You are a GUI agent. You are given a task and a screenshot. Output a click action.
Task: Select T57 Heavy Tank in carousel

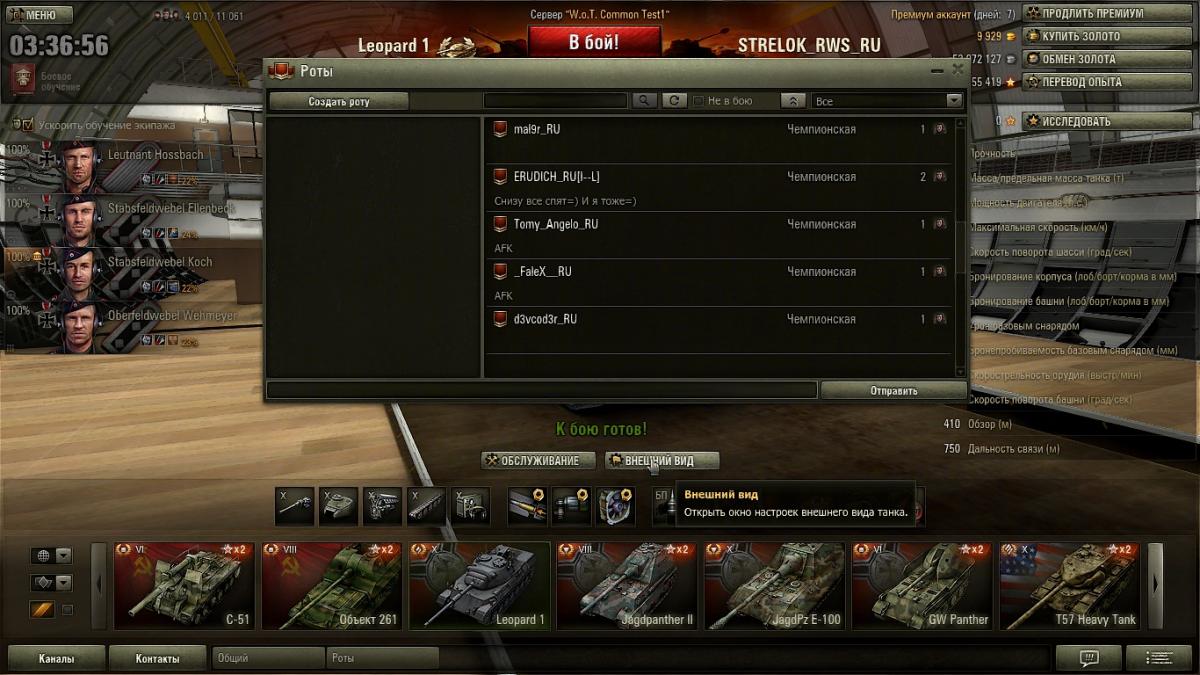pos(1069,586)
